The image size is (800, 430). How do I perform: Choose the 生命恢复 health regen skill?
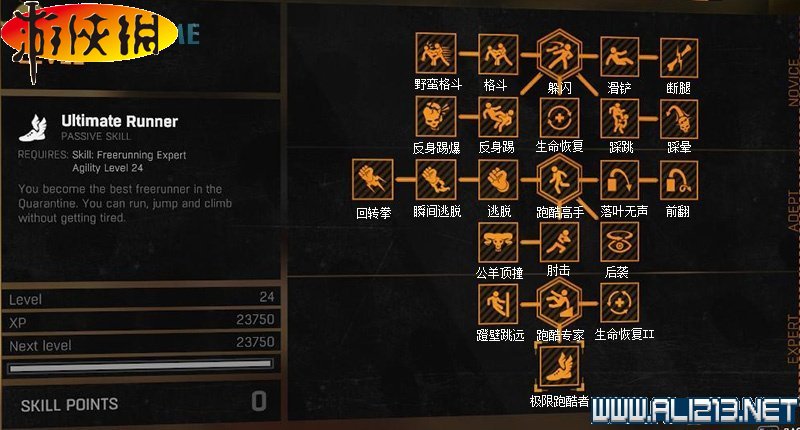tap(558, 117)
